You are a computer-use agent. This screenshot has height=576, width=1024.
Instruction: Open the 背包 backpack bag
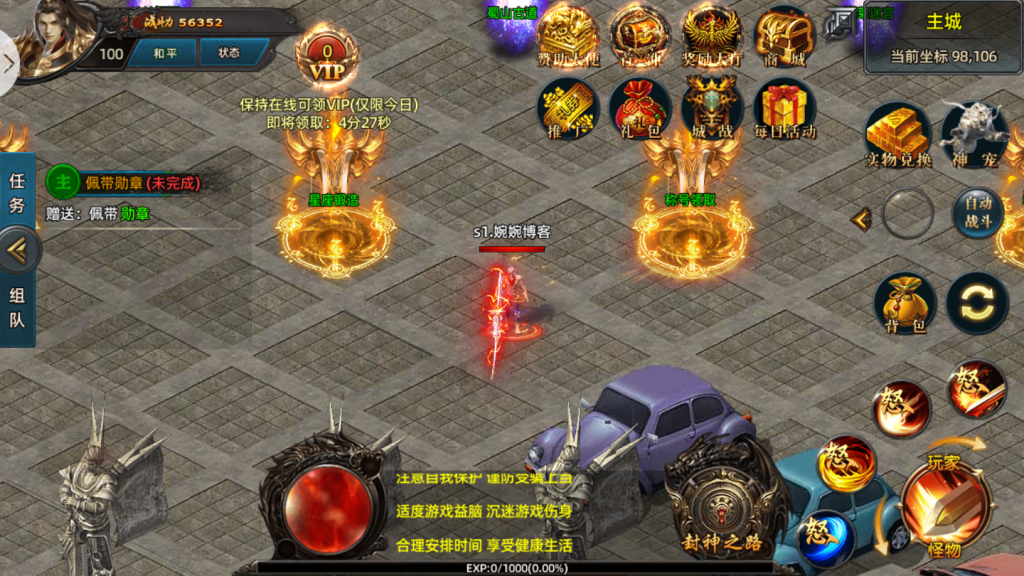point(904,303)
